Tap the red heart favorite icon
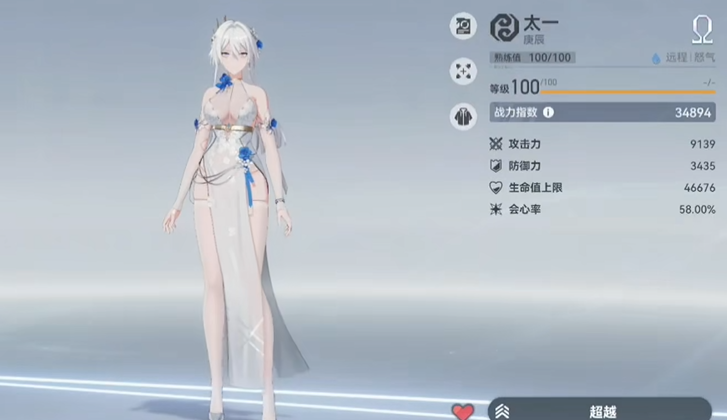The width and height of the screenshot is (727, 420). (463, 411)
